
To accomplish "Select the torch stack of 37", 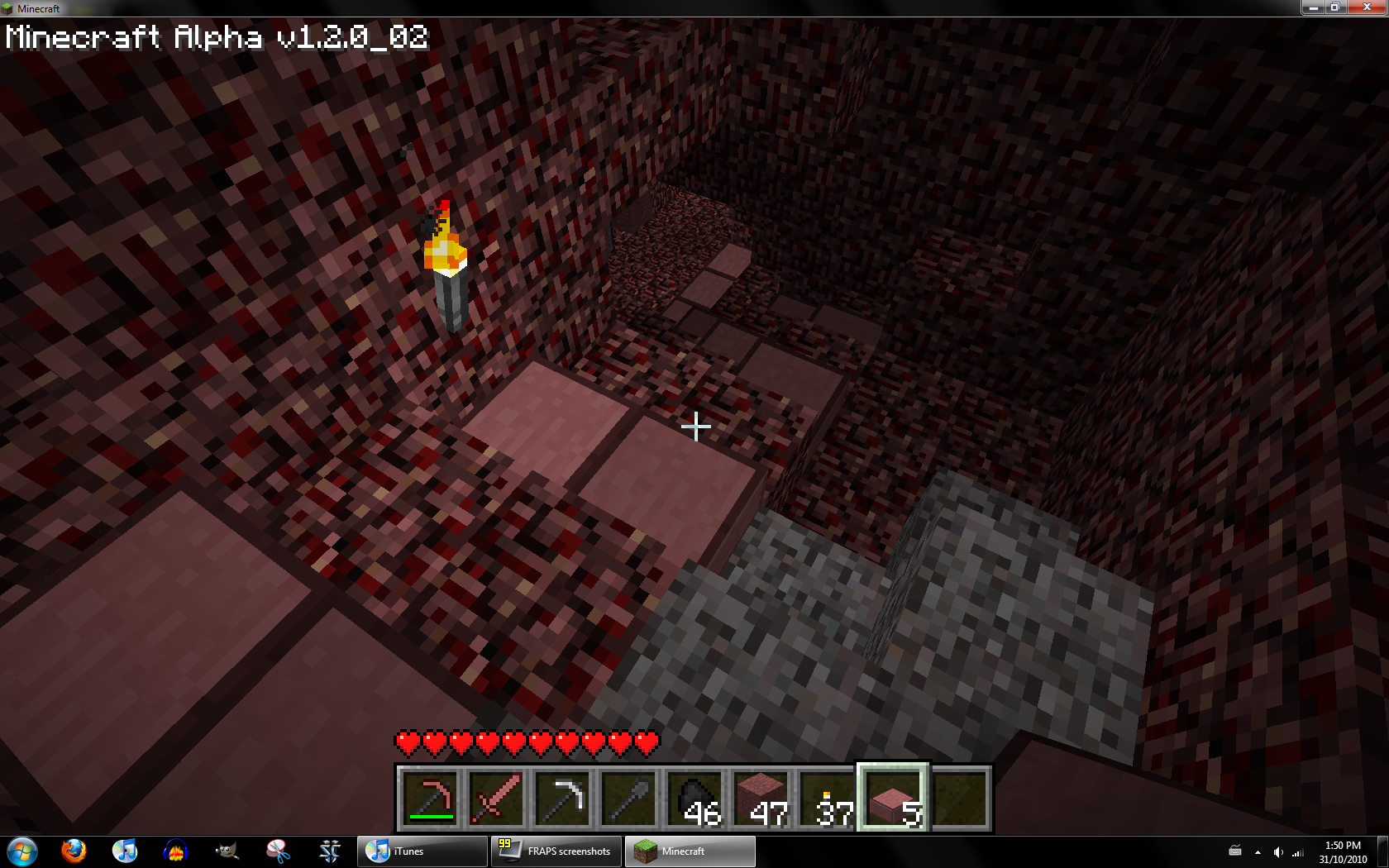I will [x=827, y=799].
